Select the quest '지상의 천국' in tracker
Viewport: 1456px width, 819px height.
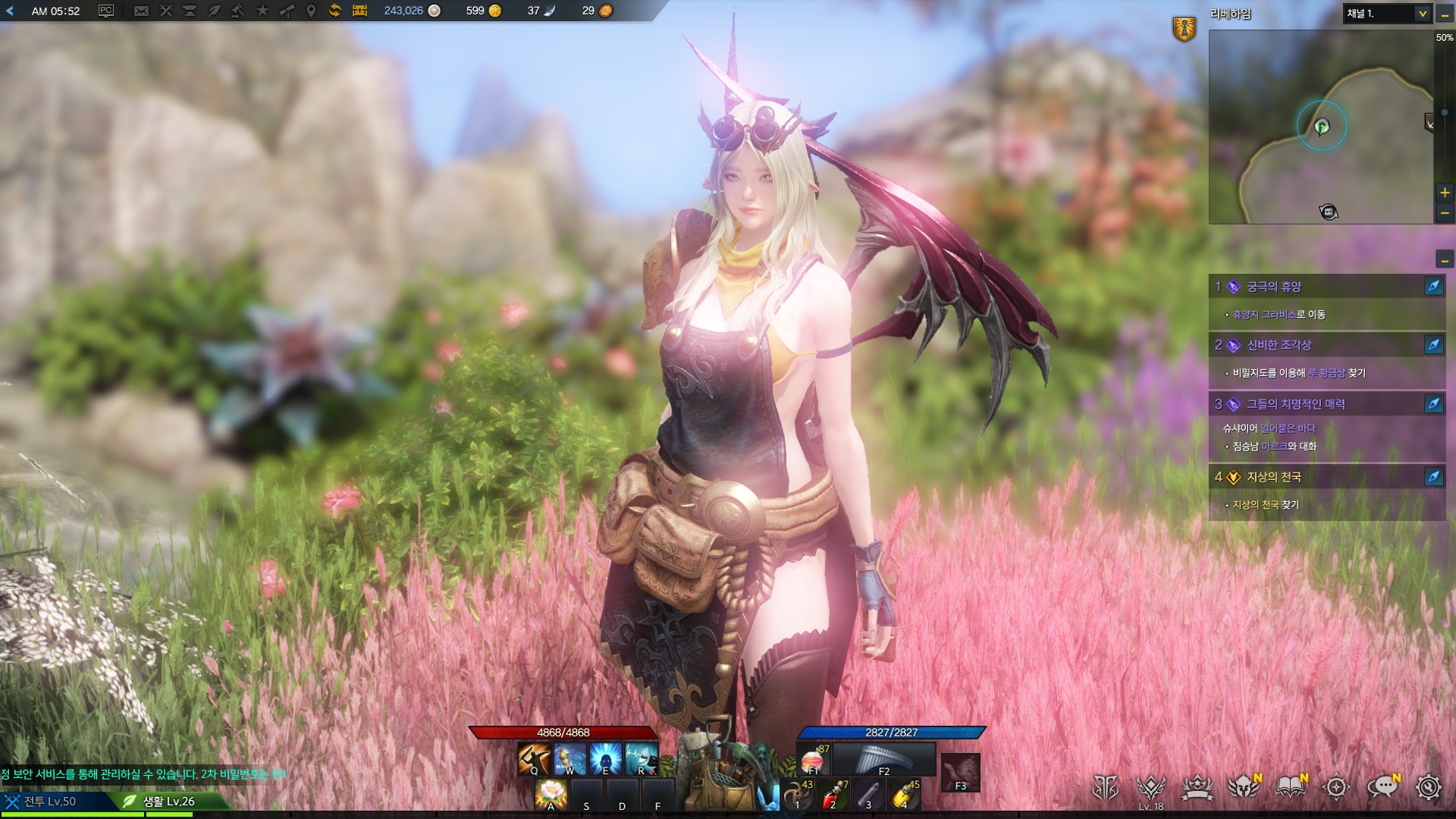(1274, 477)
